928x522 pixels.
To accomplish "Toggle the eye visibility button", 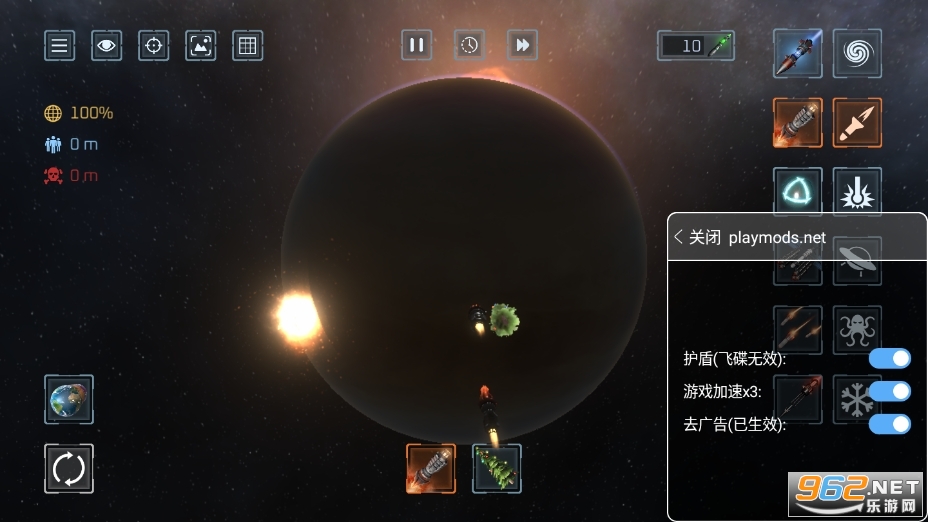I will [107, 45].
